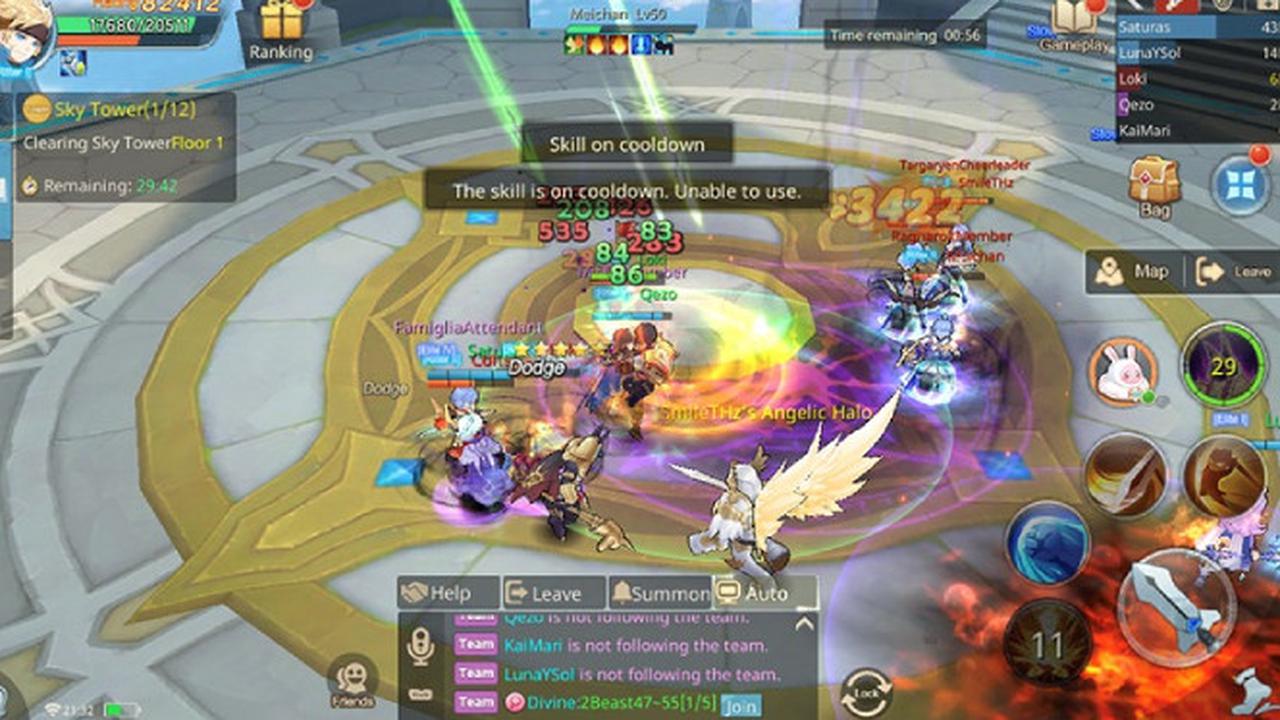Open the Map
The width and height of the screenshot is (1280, 720).
click(1134, 272)
